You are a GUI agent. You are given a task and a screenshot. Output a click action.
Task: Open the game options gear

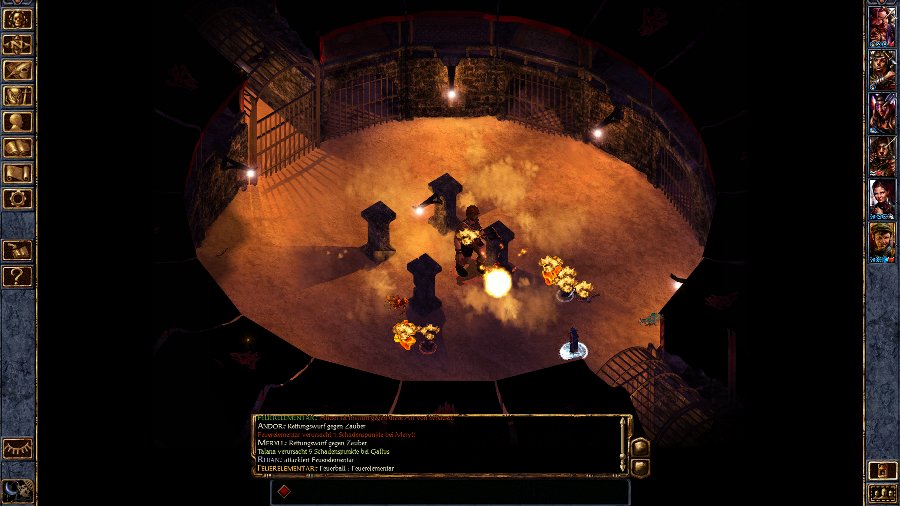point(18,199)
